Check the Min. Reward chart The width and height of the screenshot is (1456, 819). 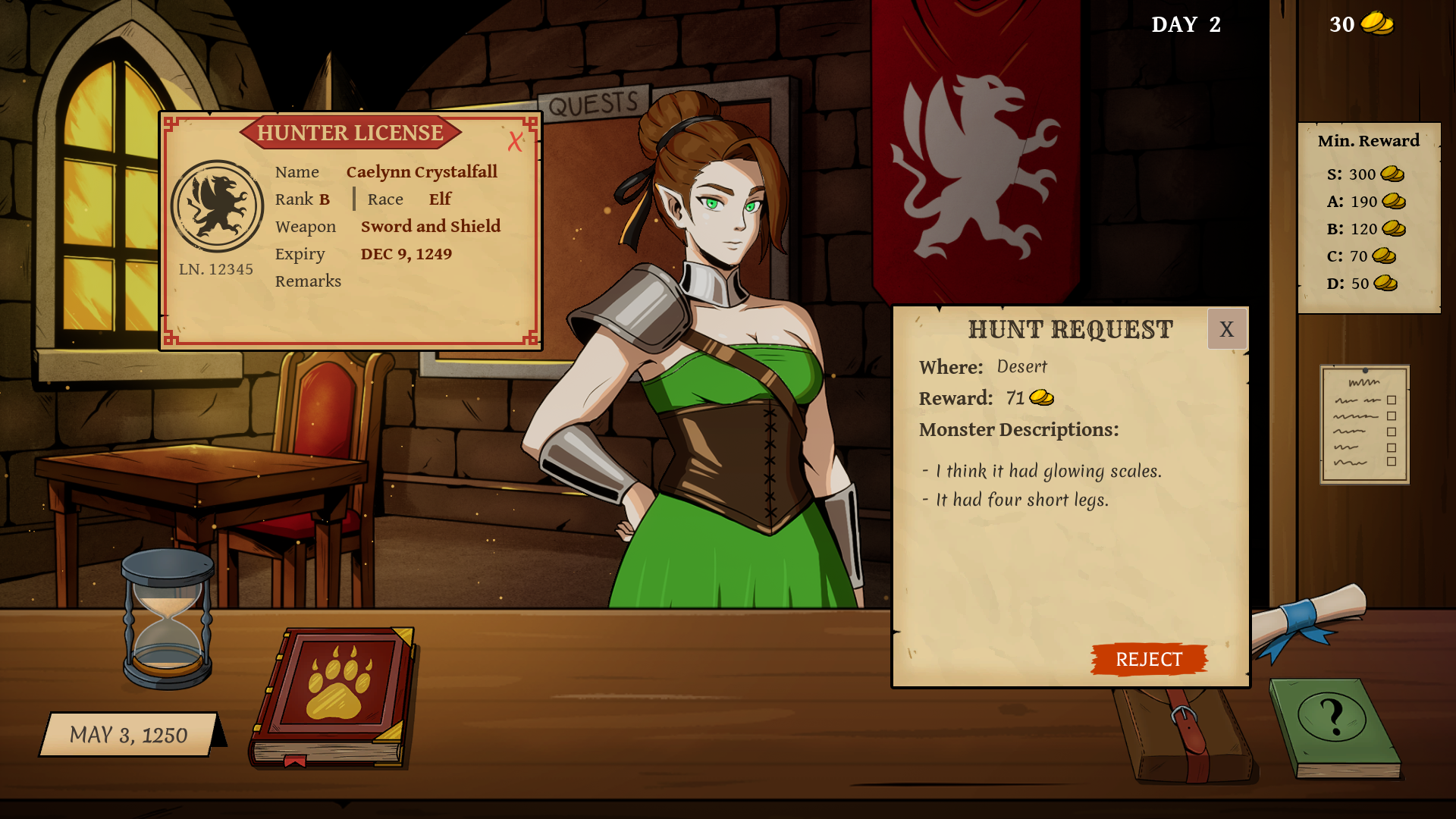coord(1368,217)
